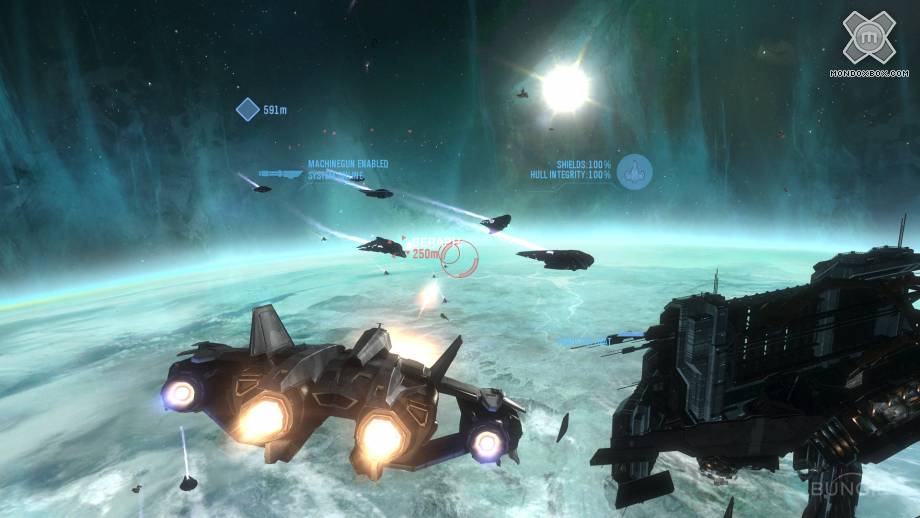Image resolution: width=920 pixels, height=518 pixels.
Task: Select the machinegun weapon icon
Action: point(280,173)
